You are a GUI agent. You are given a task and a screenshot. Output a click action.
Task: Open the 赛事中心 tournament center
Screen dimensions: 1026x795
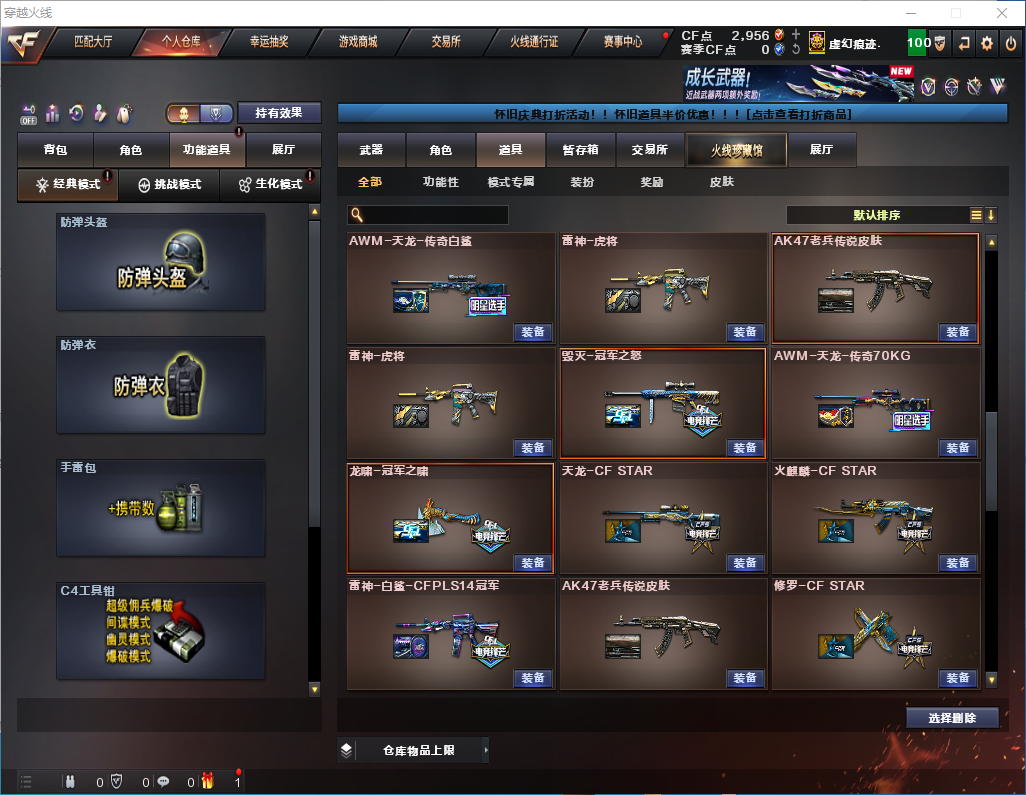[x=622, y=42]
